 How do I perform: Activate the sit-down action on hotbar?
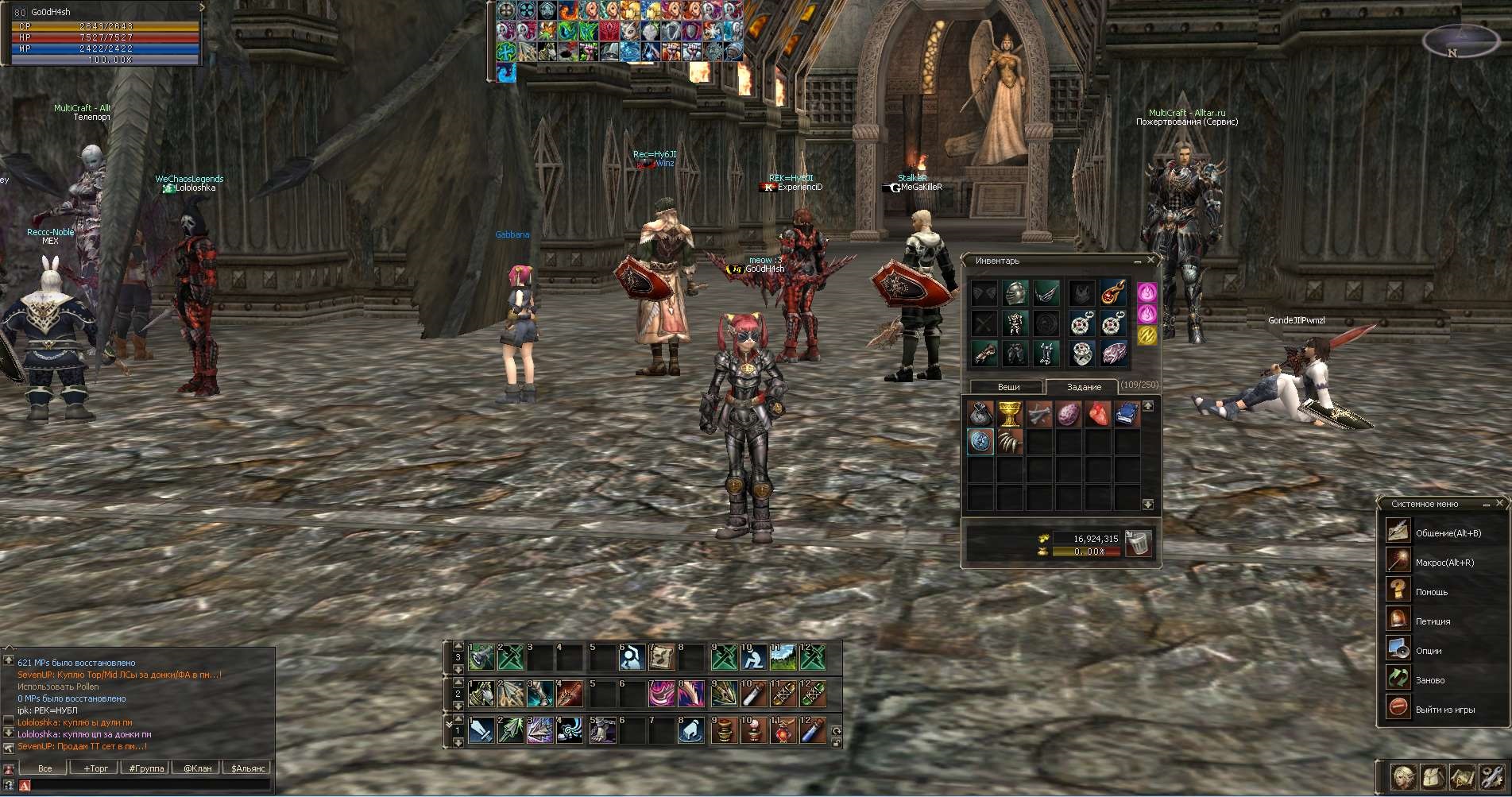click(752, 657)
